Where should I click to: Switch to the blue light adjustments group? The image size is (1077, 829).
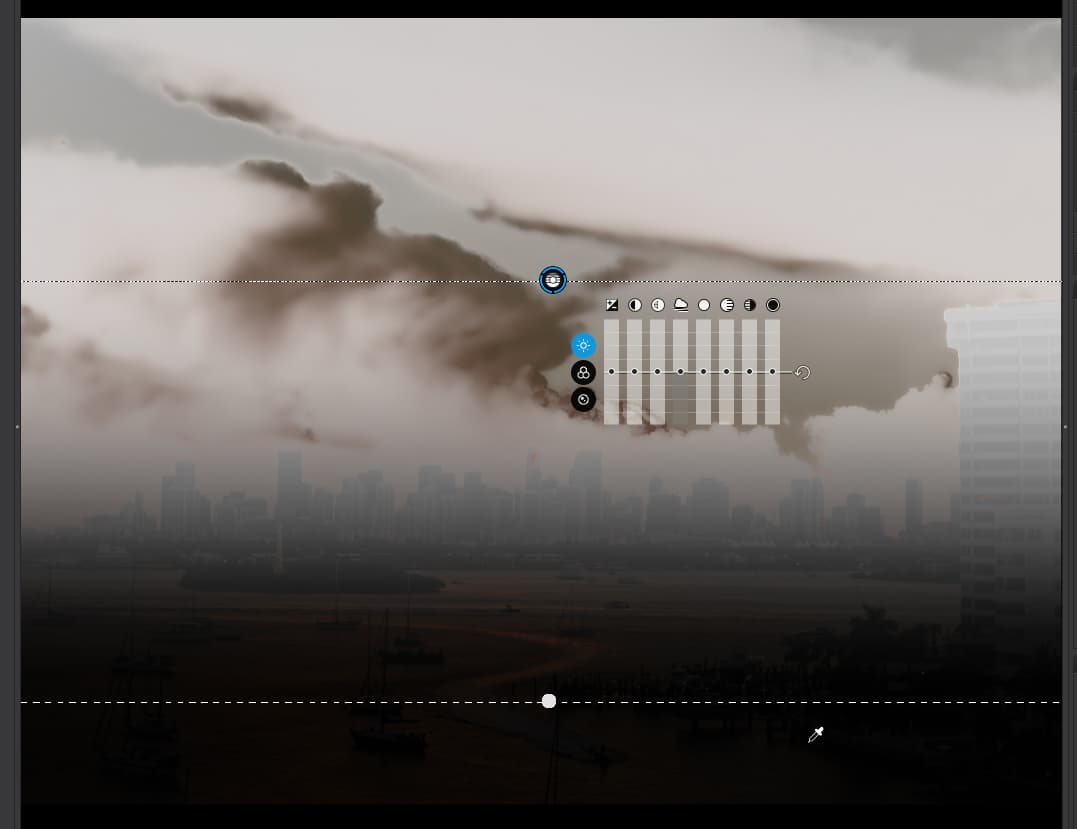pos(583,345)
